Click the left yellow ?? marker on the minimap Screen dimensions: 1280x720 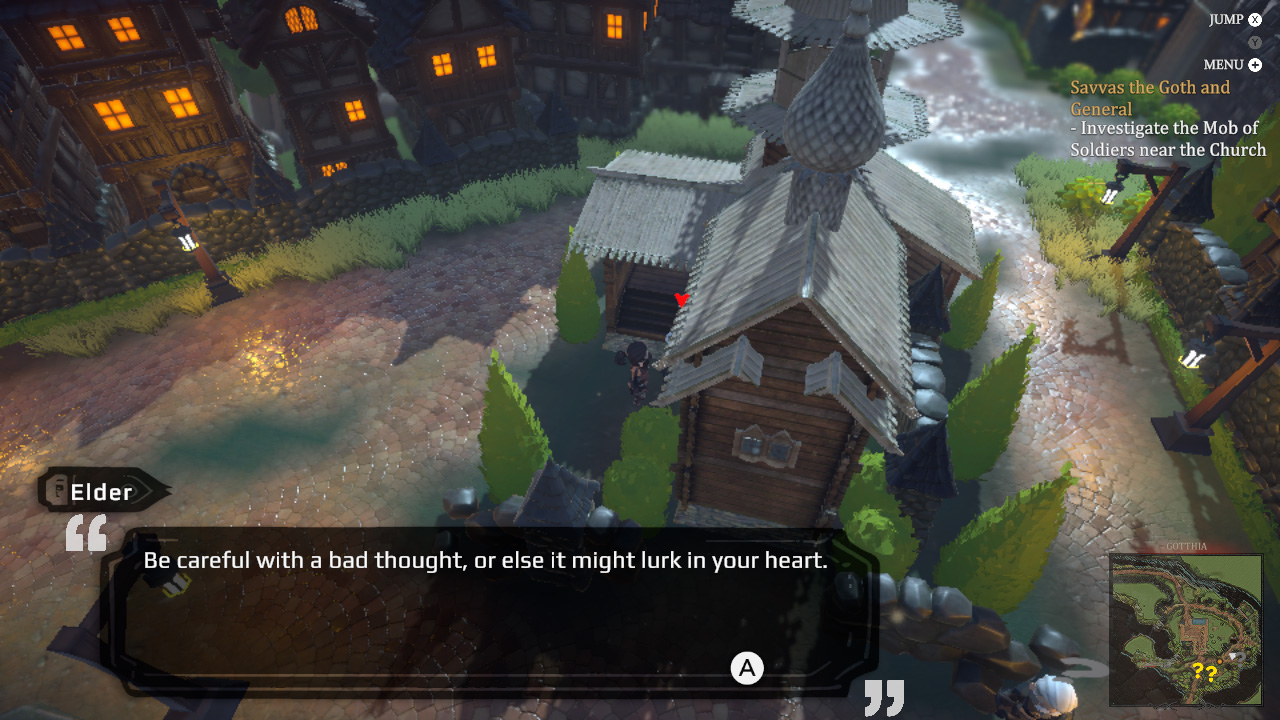(x=1198, y=671)
